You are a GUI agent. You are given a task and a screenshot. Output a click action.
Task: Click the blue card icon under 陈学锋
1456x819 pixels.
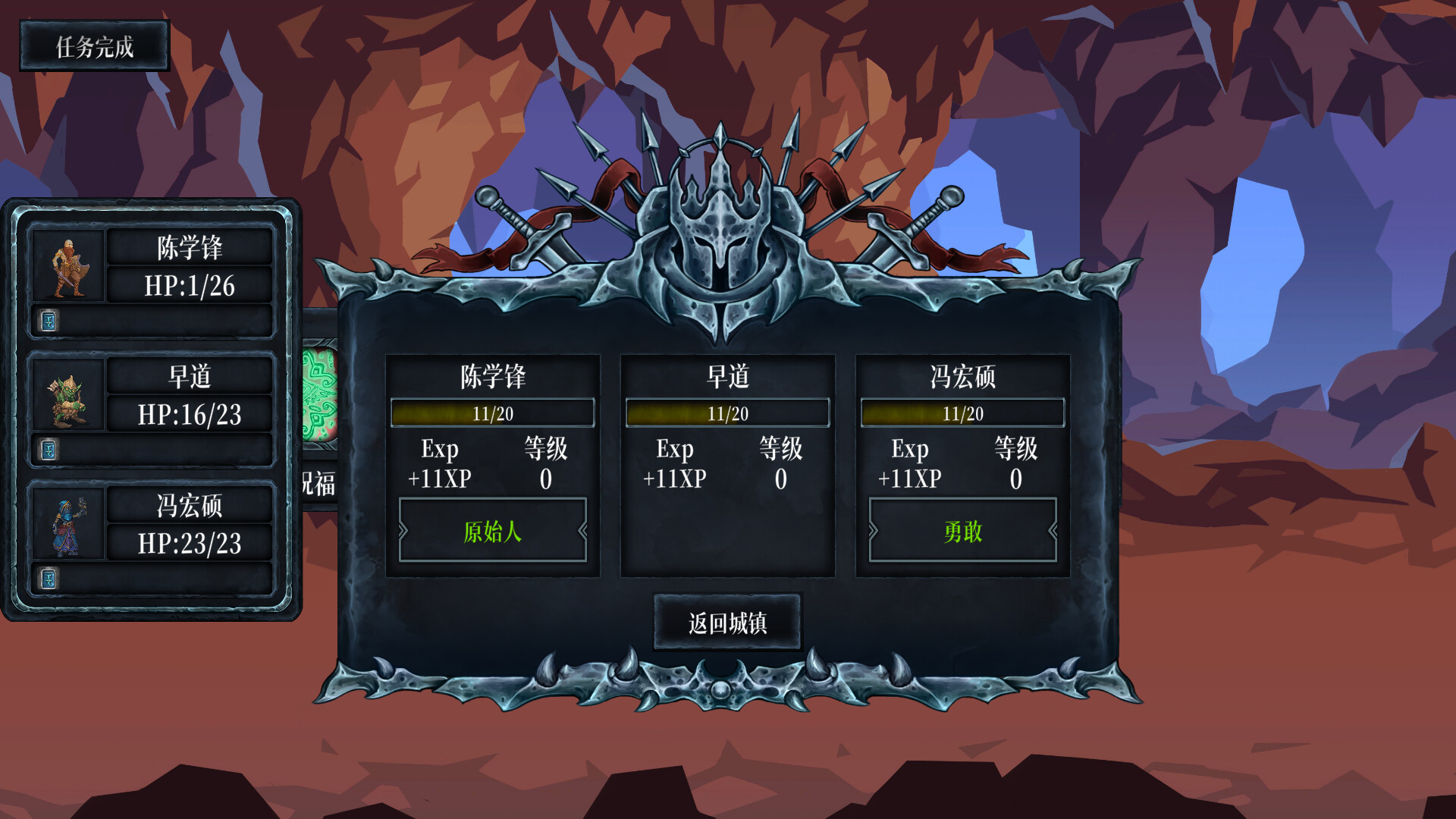click(48, 322)
